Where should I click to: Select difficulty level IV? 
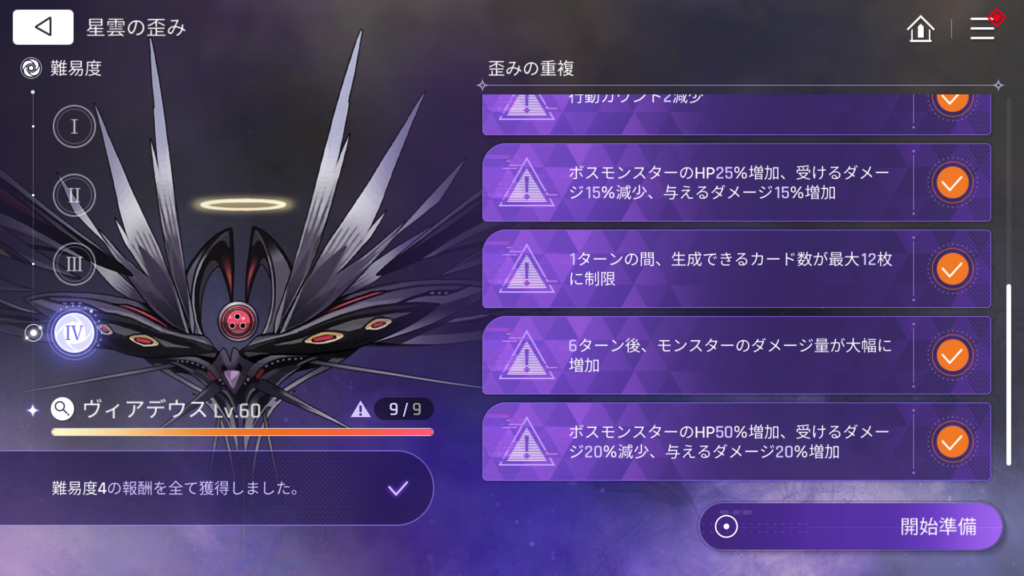(x=74, y=333)
